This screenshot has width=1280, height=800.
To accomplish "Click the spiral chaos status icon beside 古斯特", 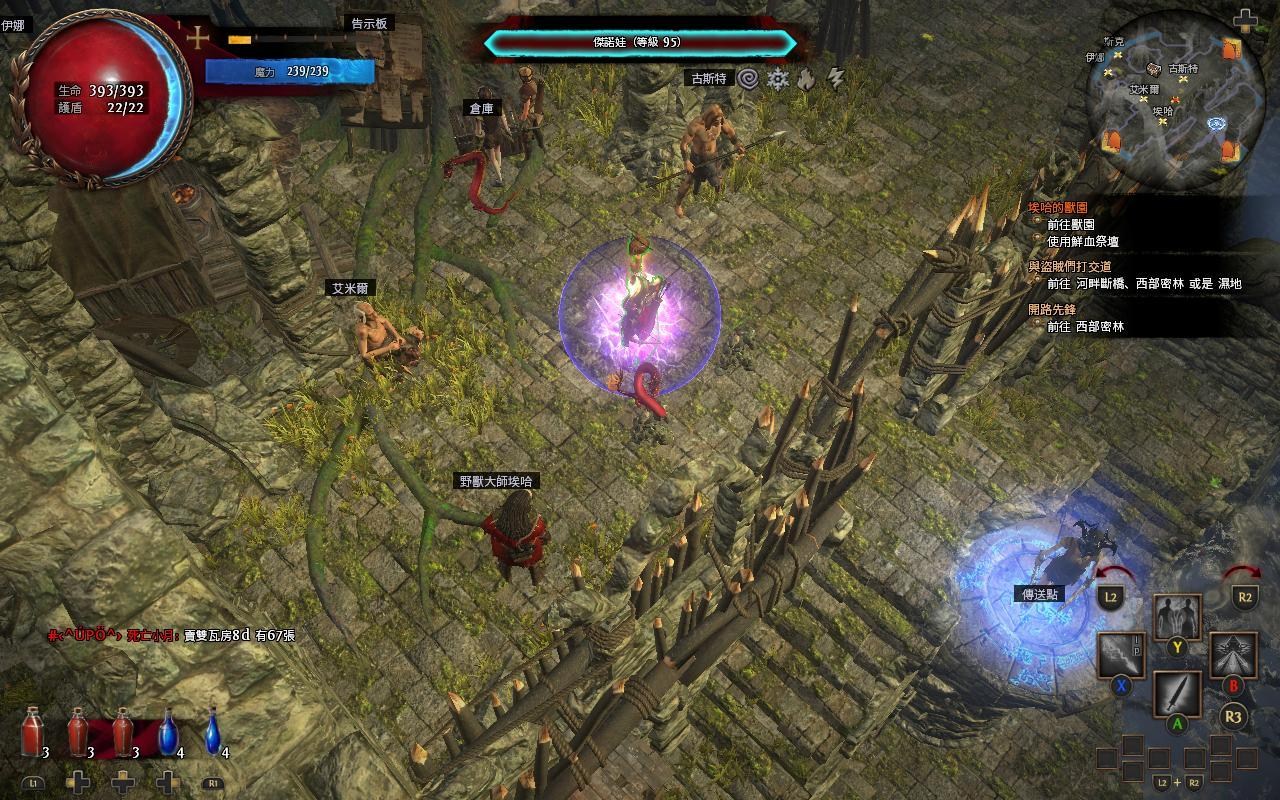I will [748, 76].
